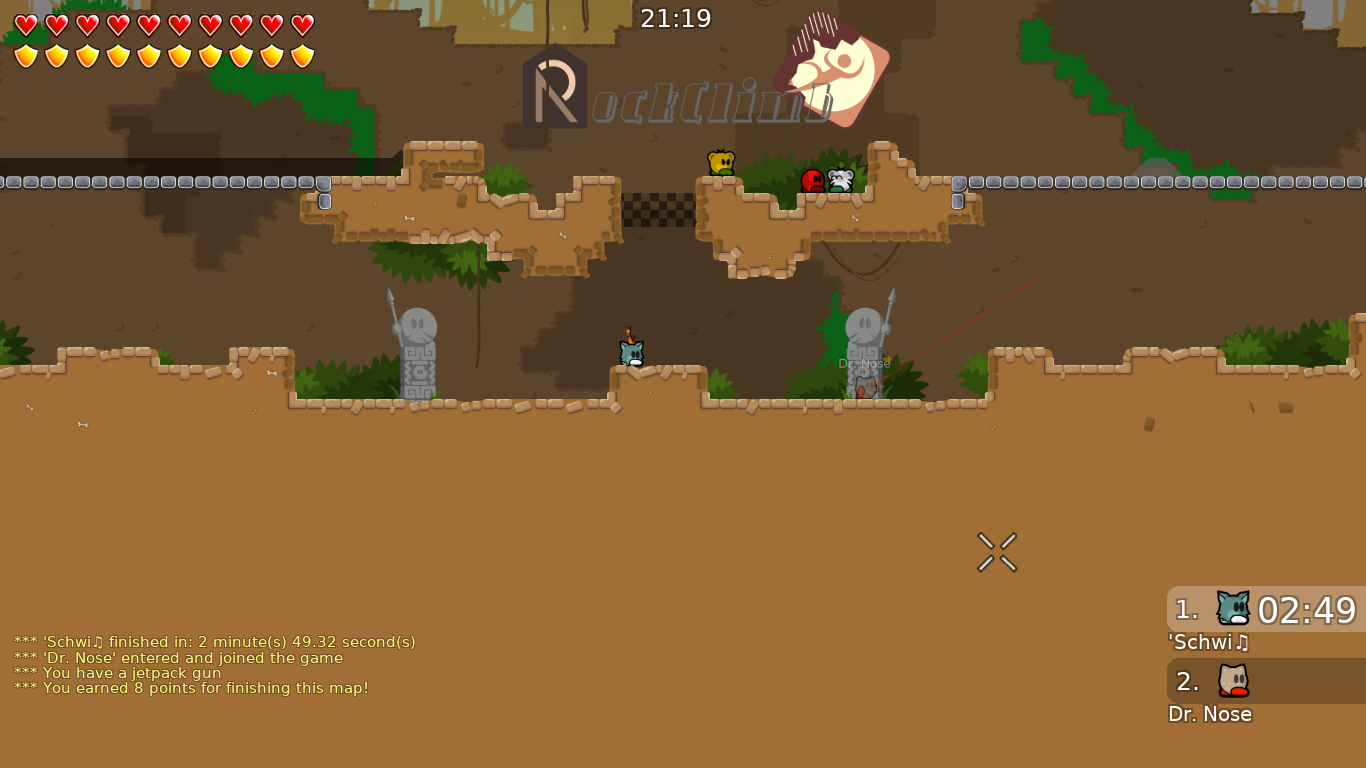Image resolution: width=1366 pixels, height=768 pixels.
Task: Toggle the right spear statue near Dr. Nose
Action: (x=866, y=340)
